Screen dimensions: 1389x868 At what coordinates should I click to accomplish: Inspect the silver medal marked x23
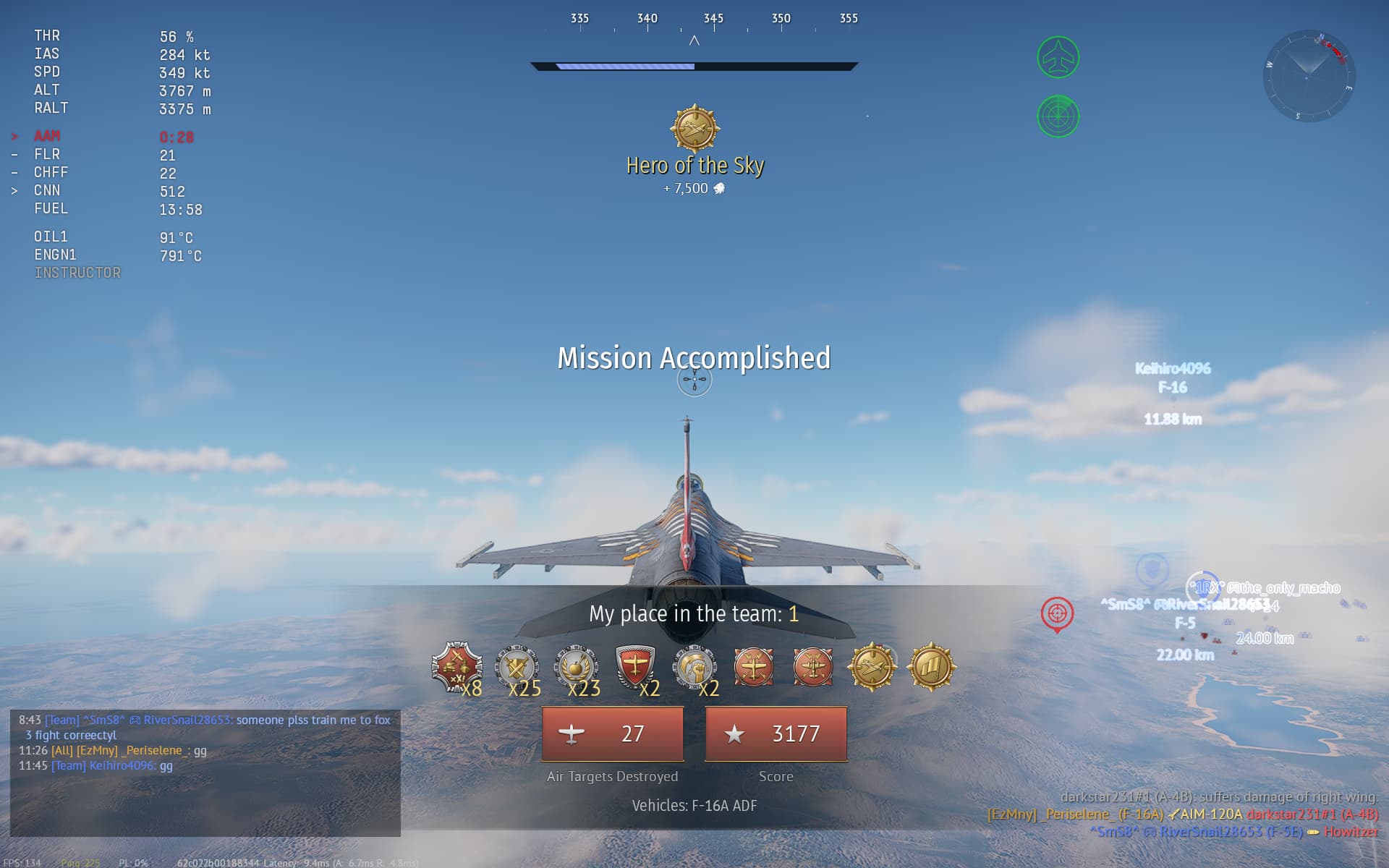click(575, 667)
